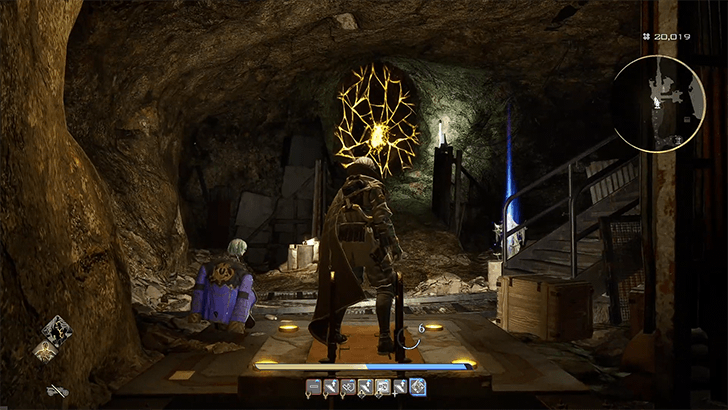Click the upper dark diamond status icon

[56, 330]
